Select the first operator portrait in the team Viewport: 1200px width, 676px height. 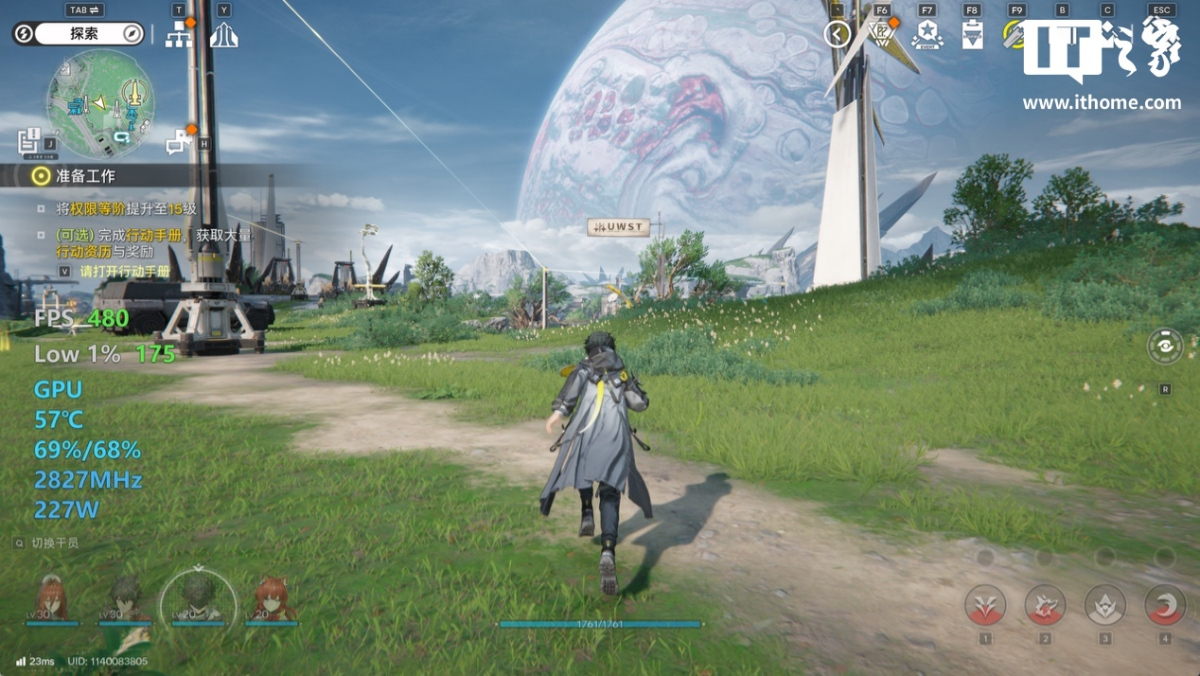[x=52, y=598]
